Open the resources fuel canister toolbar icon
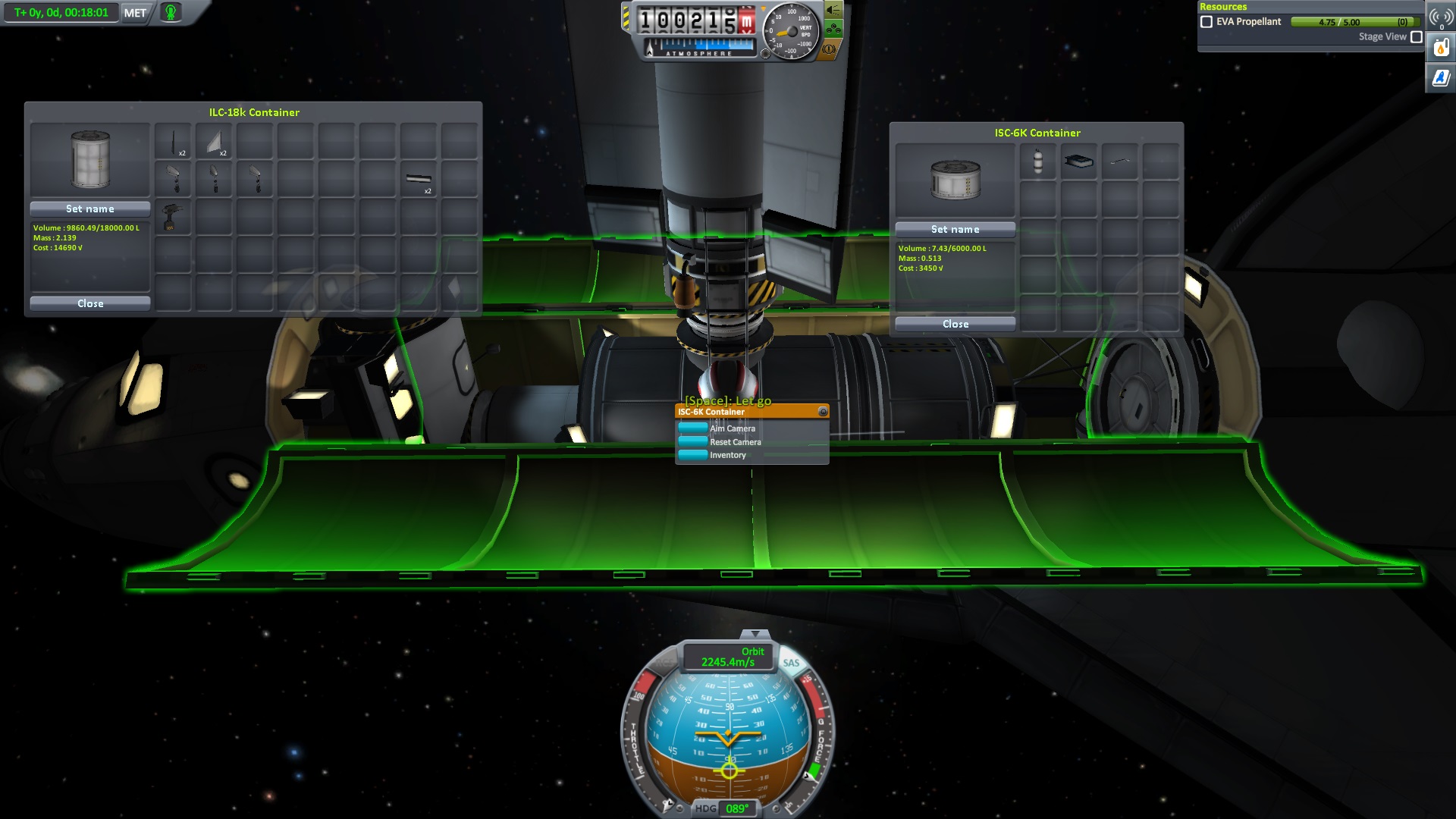The height and width of the screenshot is (819, 1456). (1441, 49)
